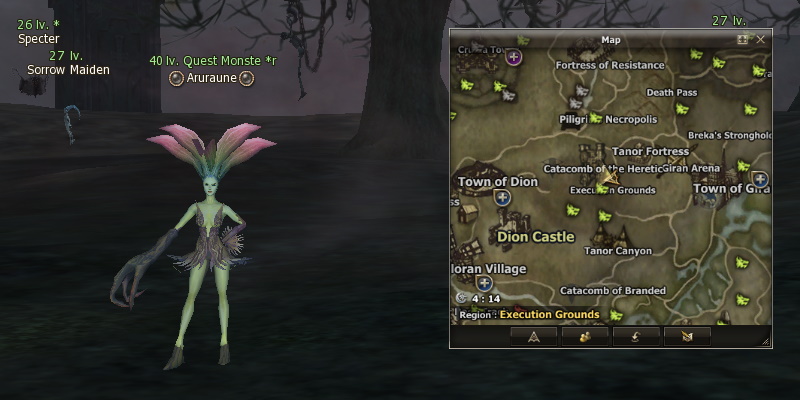Toggle the map window size button
This screenshot has height=400, width=800.
coord(743,39)
